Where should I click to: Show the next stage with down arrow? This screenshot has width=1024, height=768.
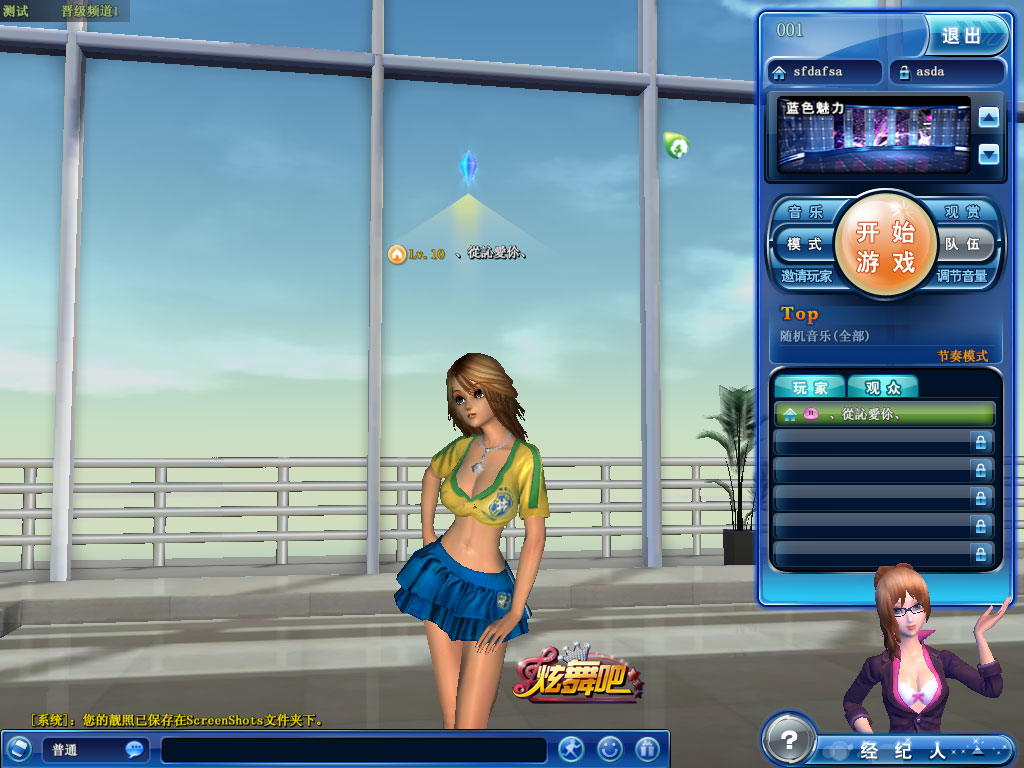tap(989, 154)
